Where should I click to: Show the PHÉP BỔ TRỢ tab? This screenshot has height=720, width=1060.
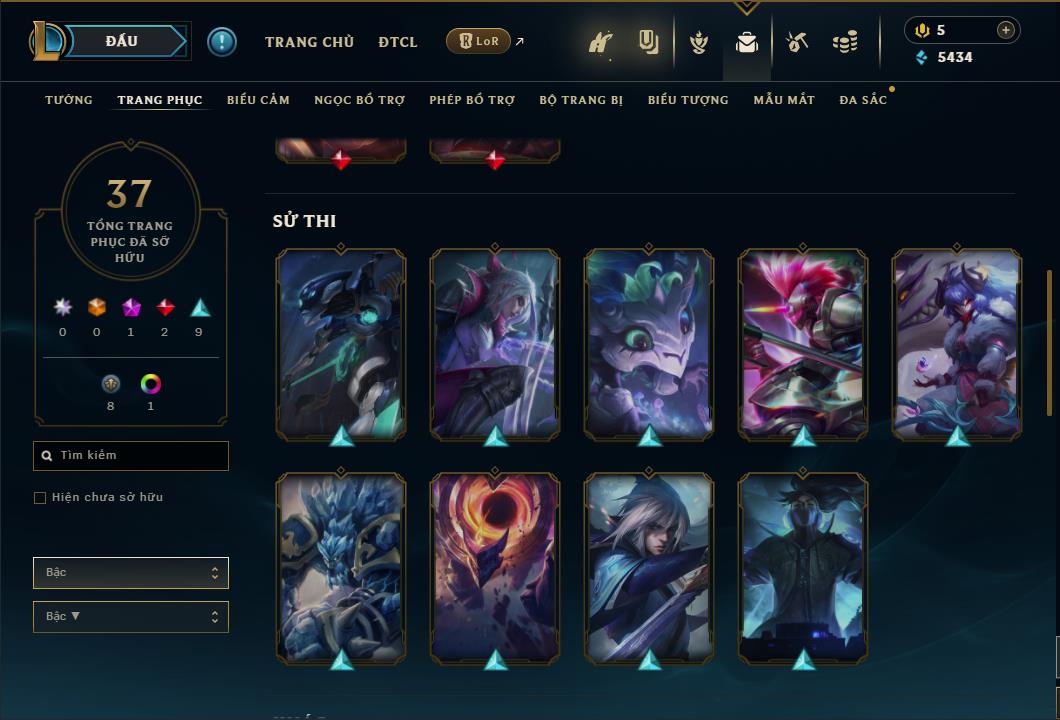pos(472,100)
